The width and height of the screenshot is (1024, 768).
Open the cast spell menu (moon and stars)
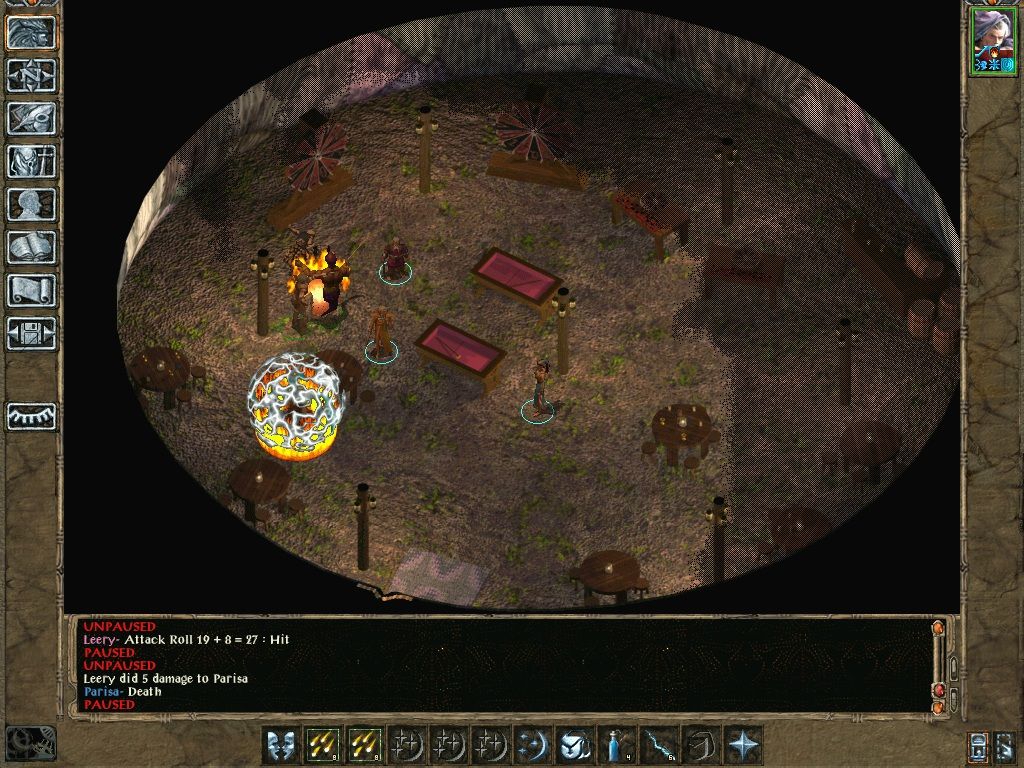pyautogui.click(x=531, y=745)
